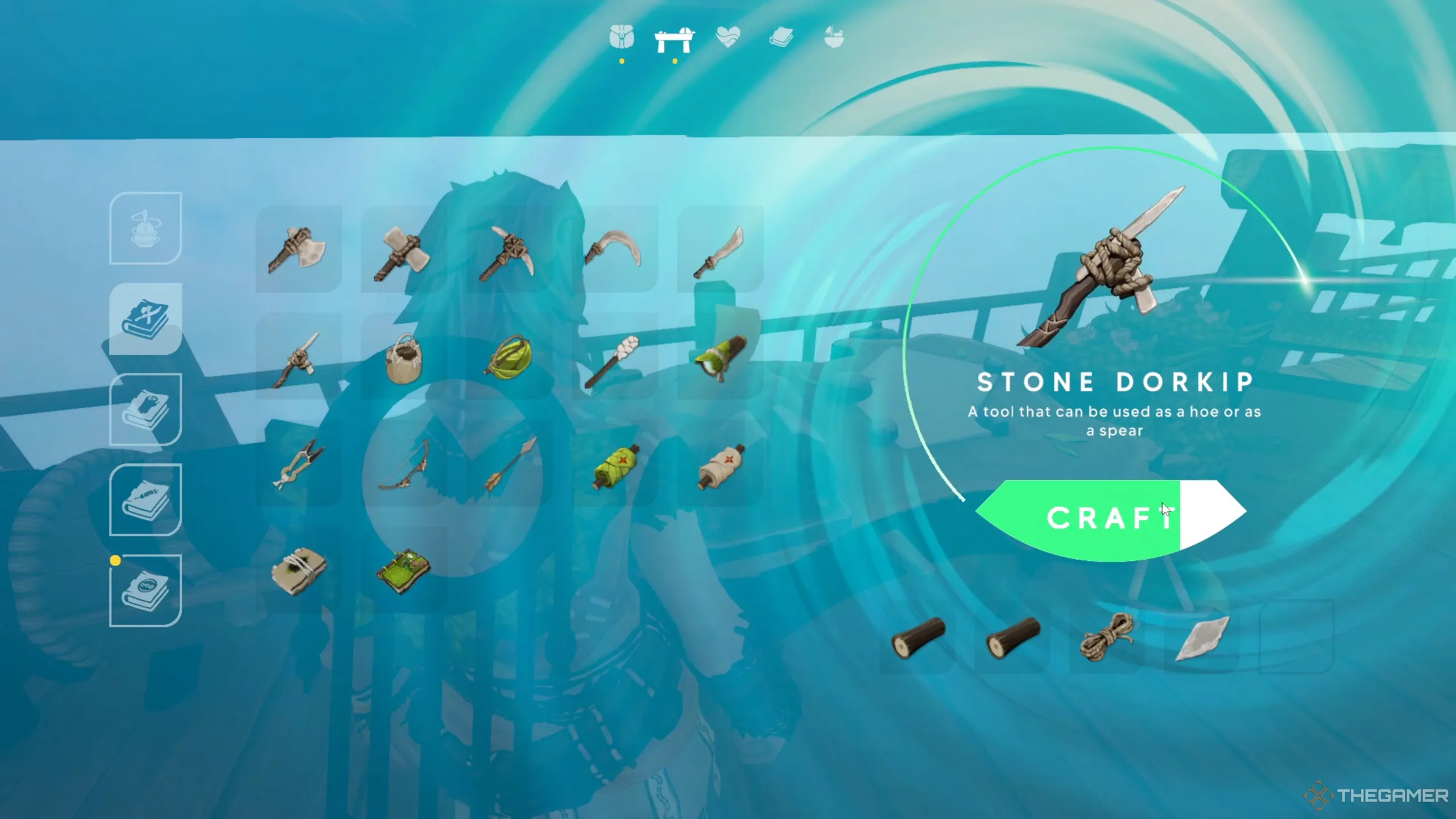Open the feather recipe book category
The height and width of the screenshot is (819, 1456).
146,500
